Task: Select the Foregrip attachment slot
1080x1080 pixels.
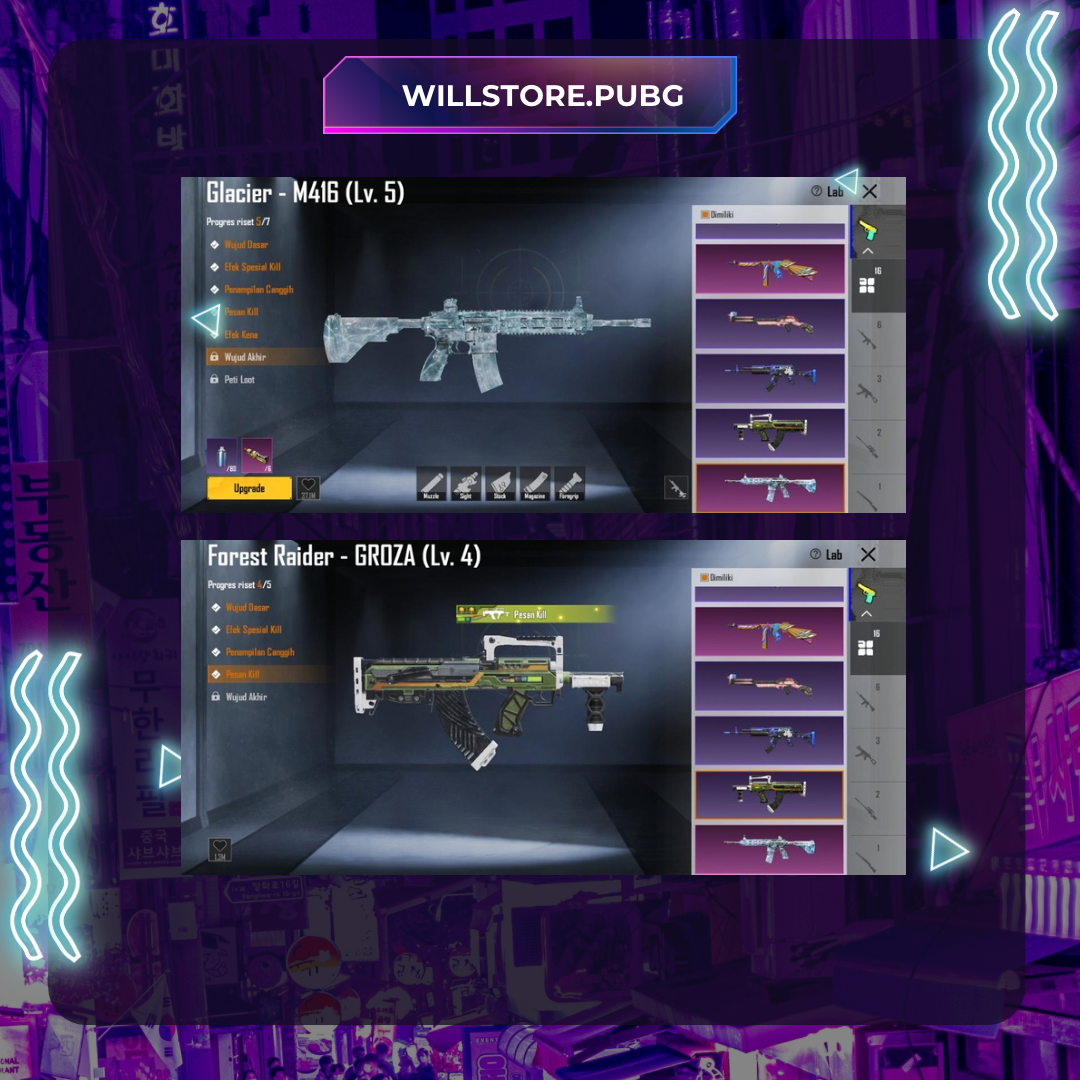Action: pos(569,484)
